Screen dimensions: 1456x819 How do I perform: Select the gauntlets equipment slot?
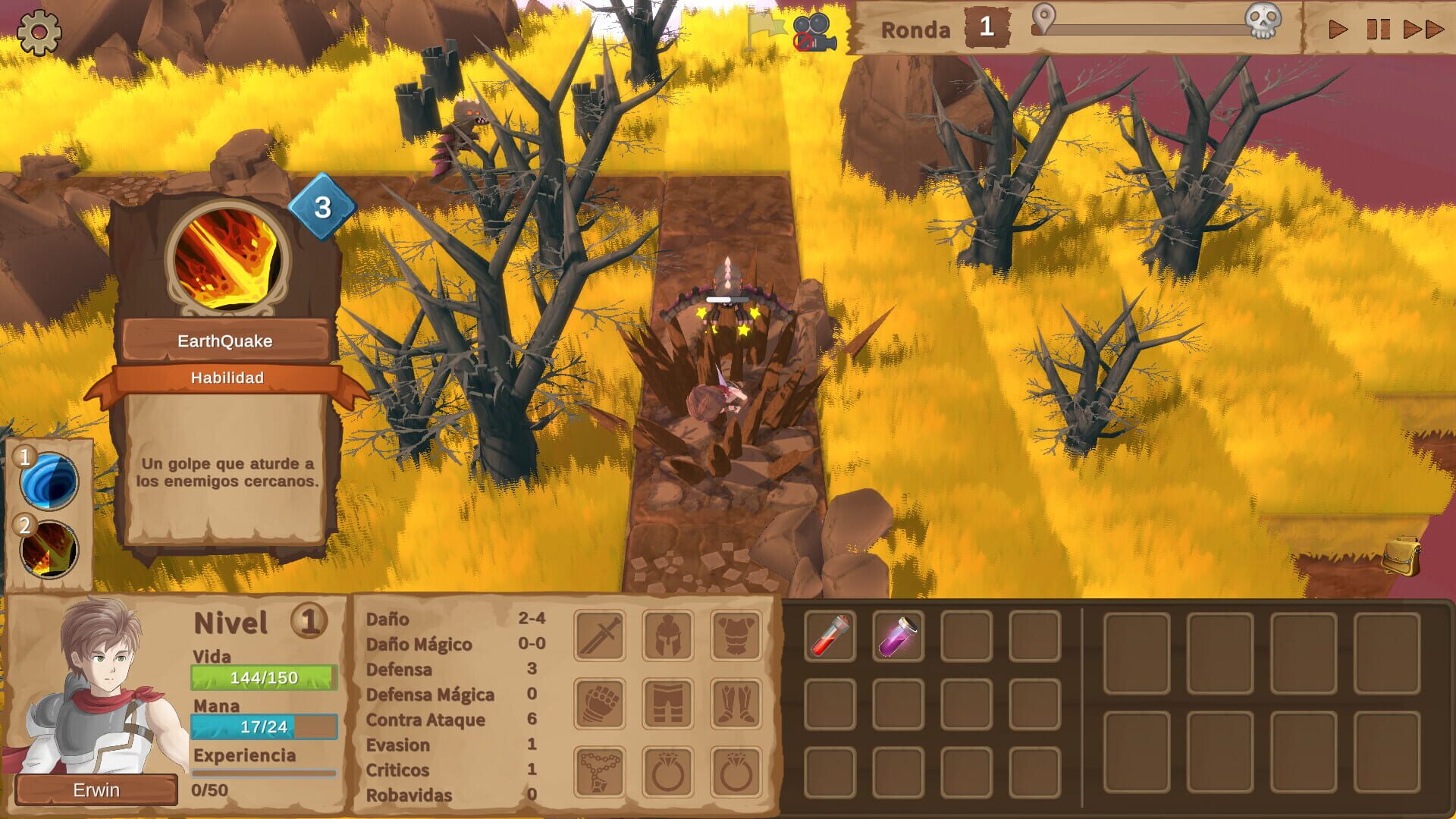click(599, 704)
